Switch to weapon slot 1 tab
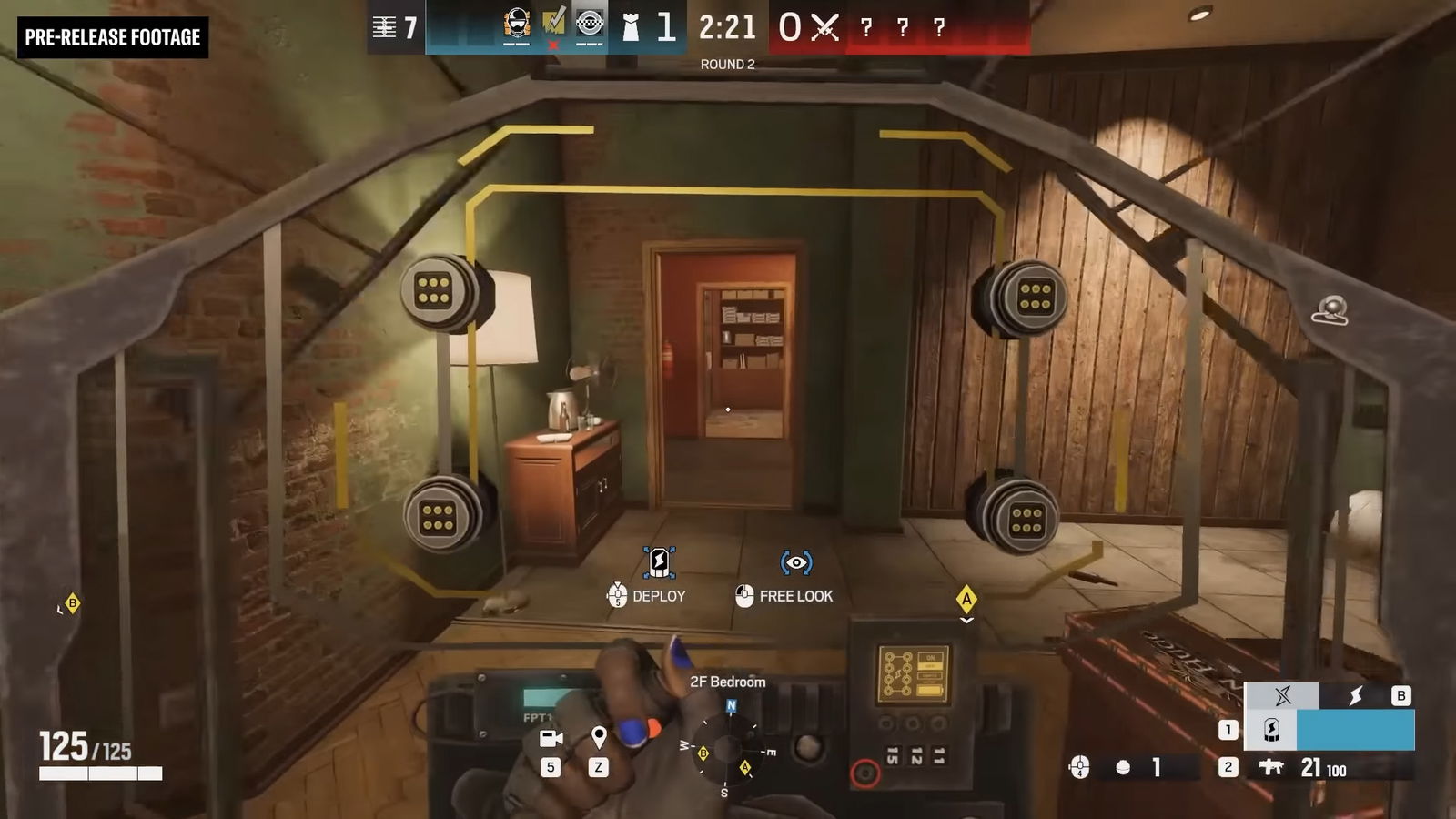This screenshot has height=819, width=1456. point(1229,728)
